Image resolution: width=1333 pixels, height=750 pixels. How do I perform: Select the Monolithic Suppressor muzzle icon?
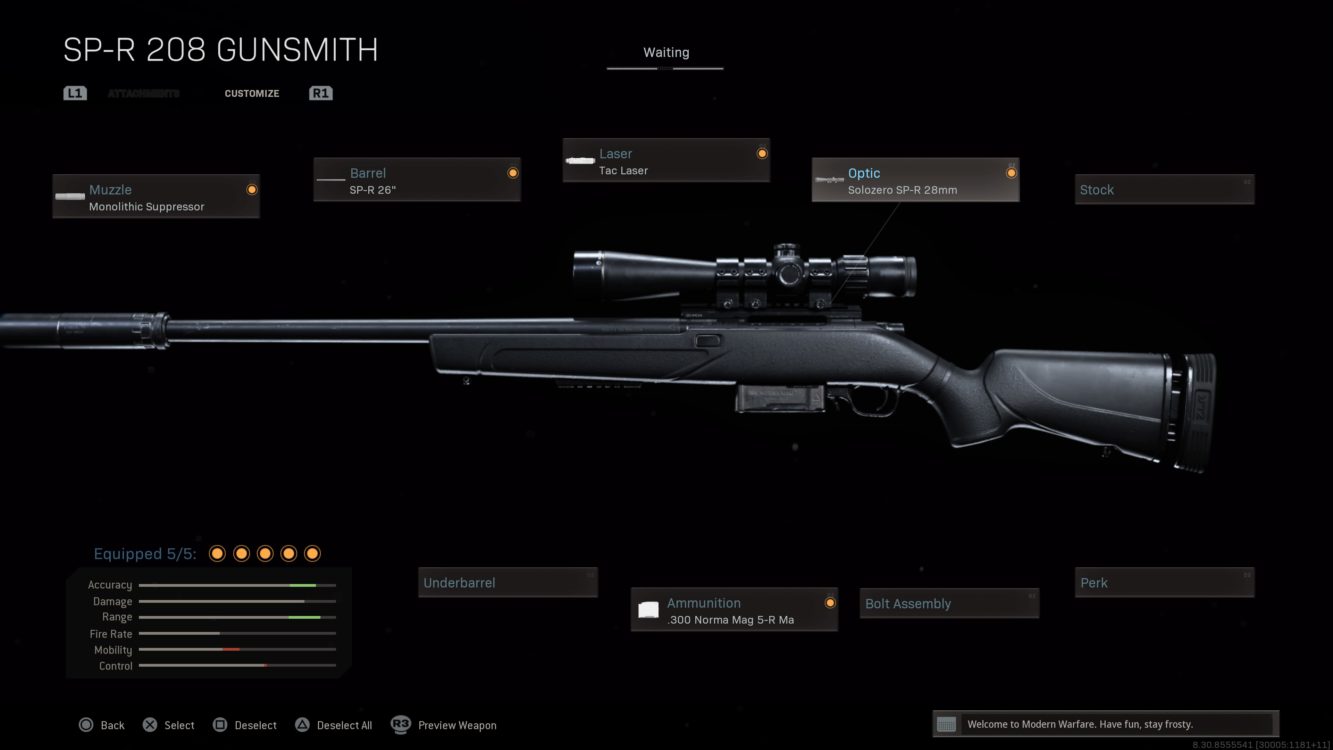pos(69,196)
